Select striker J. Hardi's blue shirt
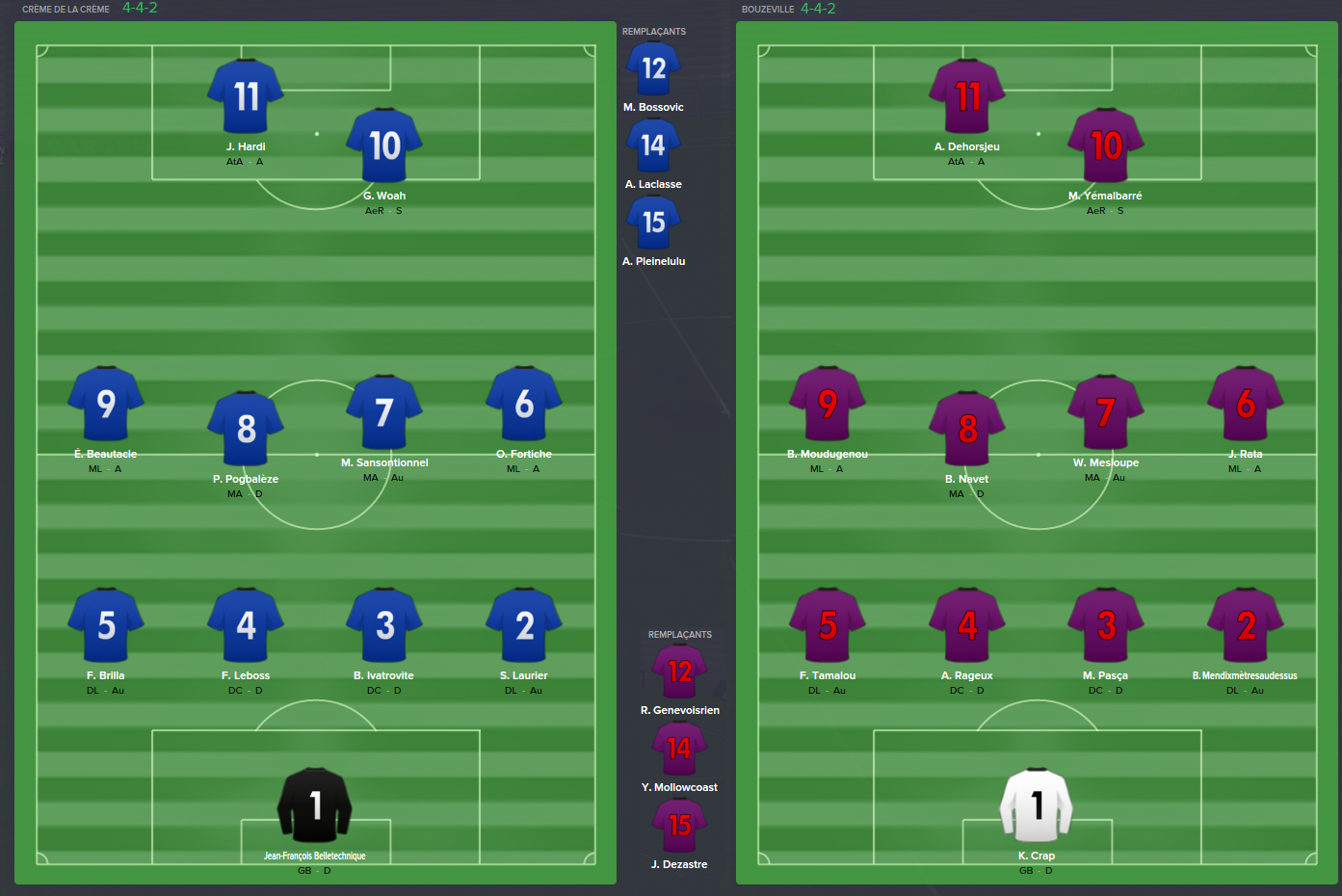The height and width of the screenshot is (896, 1342). pos(246,96)
